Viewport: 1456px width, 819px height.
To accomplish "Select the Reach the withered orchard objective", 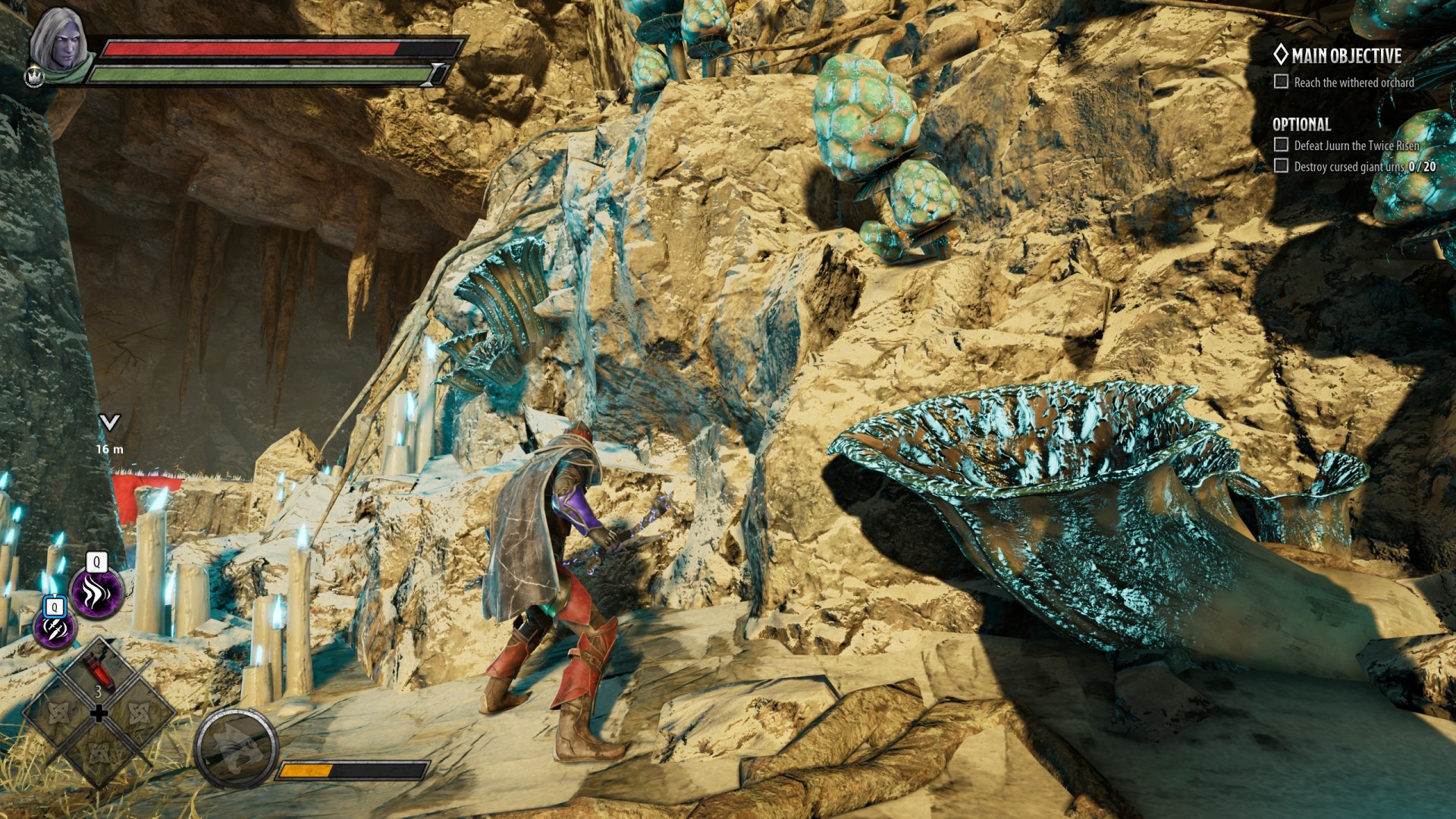I will 1353,83.
